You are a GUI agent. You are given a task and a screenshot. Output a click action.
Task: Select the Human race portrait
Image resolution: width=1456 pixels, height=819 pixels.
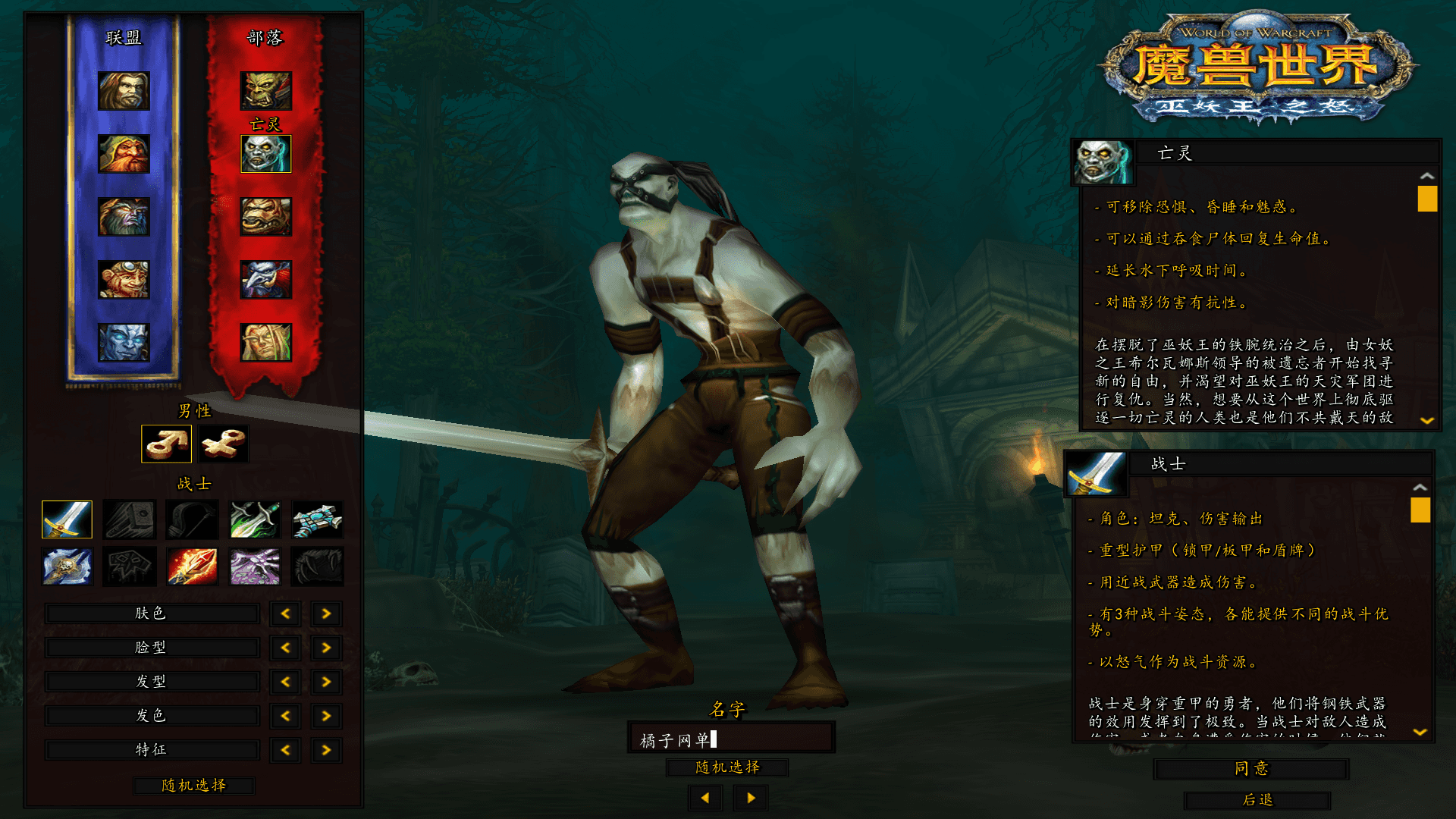pos(124,91)
